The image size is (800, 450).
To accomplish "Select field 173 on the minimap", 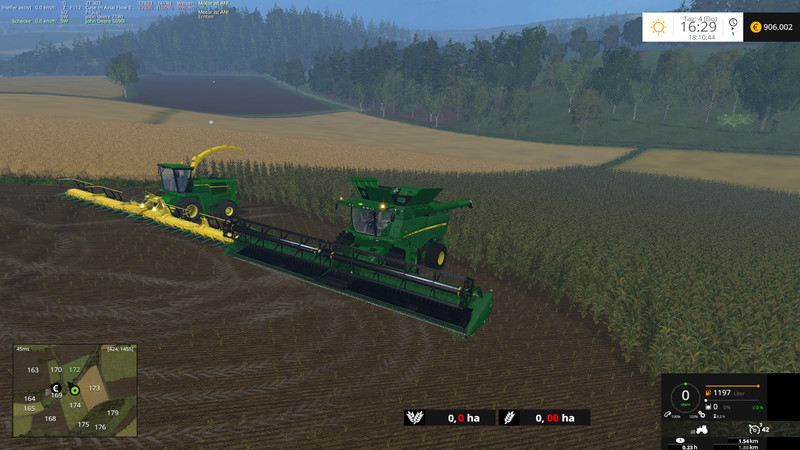I will pos(94,387).
